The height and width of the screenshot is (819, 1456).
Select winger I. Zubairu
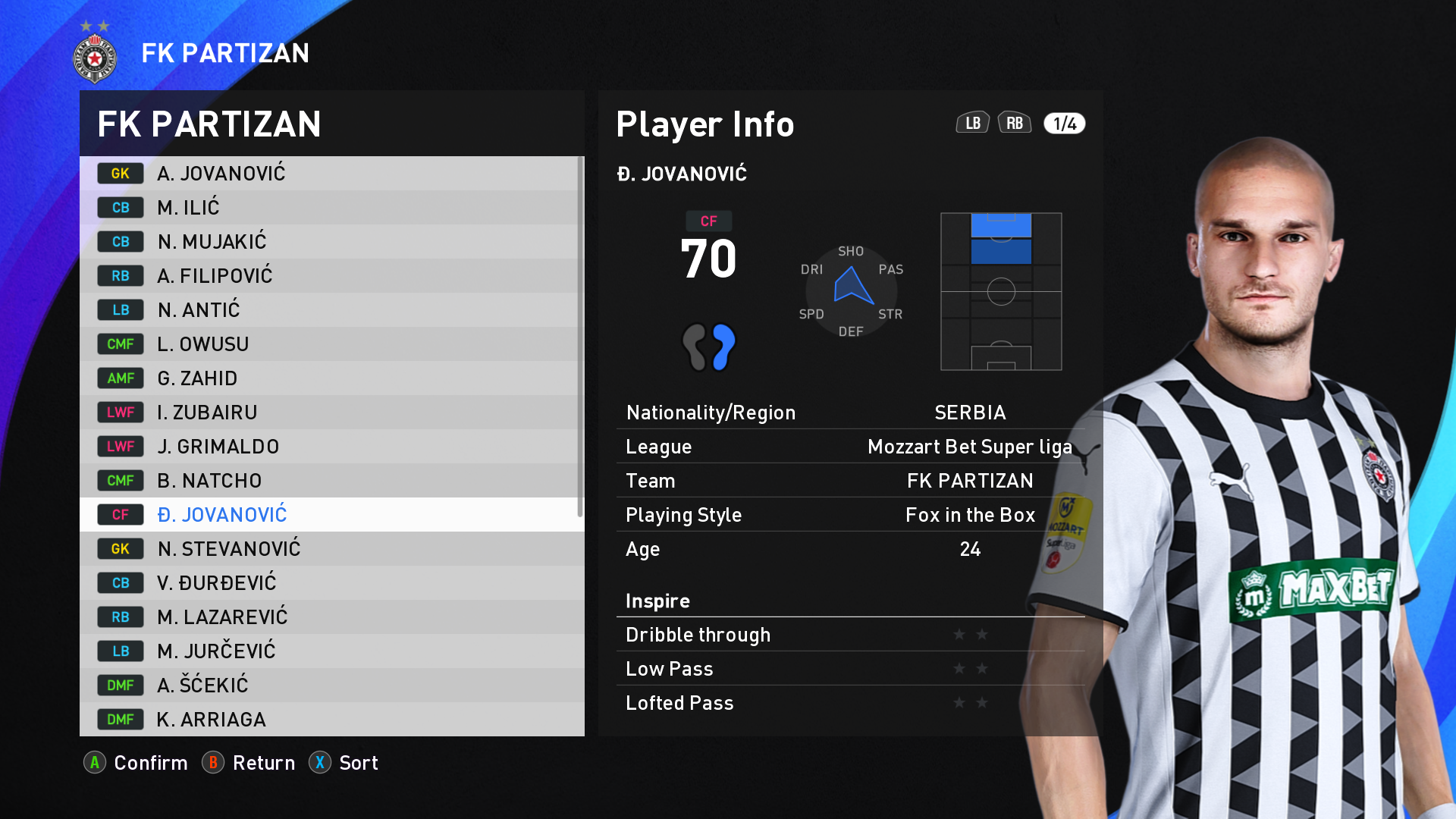[331, 413]
